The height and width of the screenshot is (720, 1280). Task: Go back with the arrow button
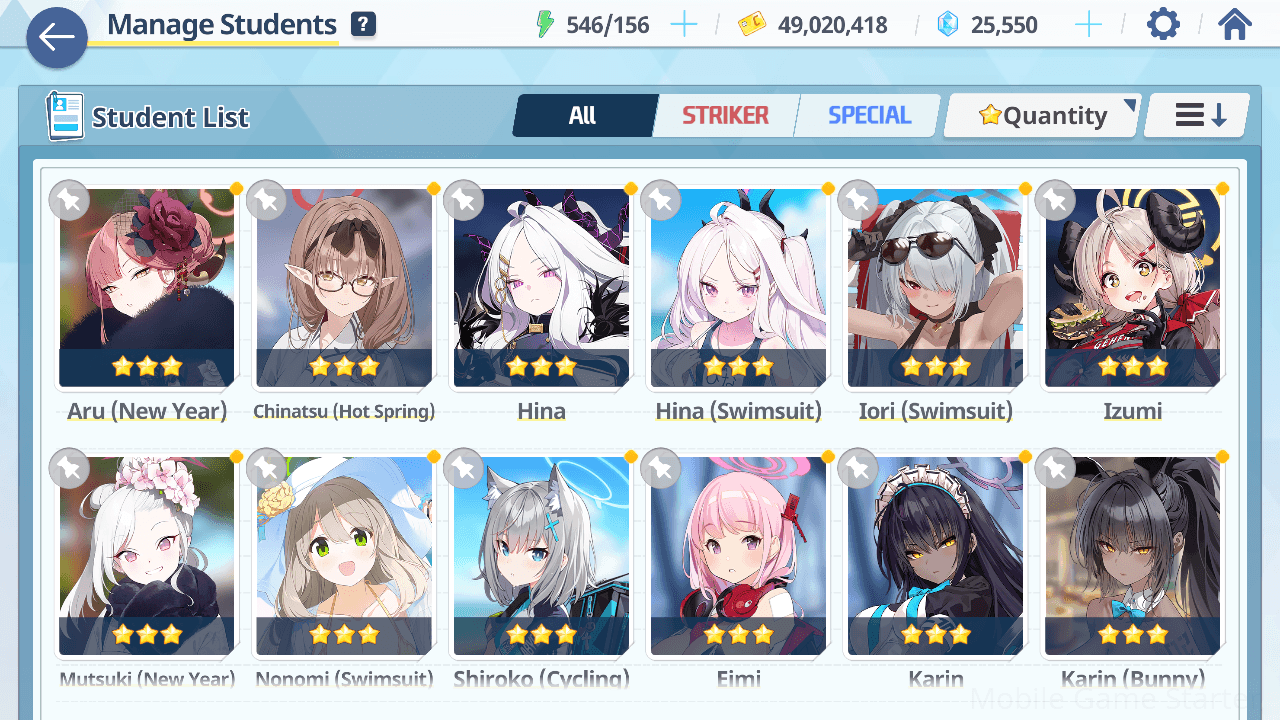coord(57,38)
